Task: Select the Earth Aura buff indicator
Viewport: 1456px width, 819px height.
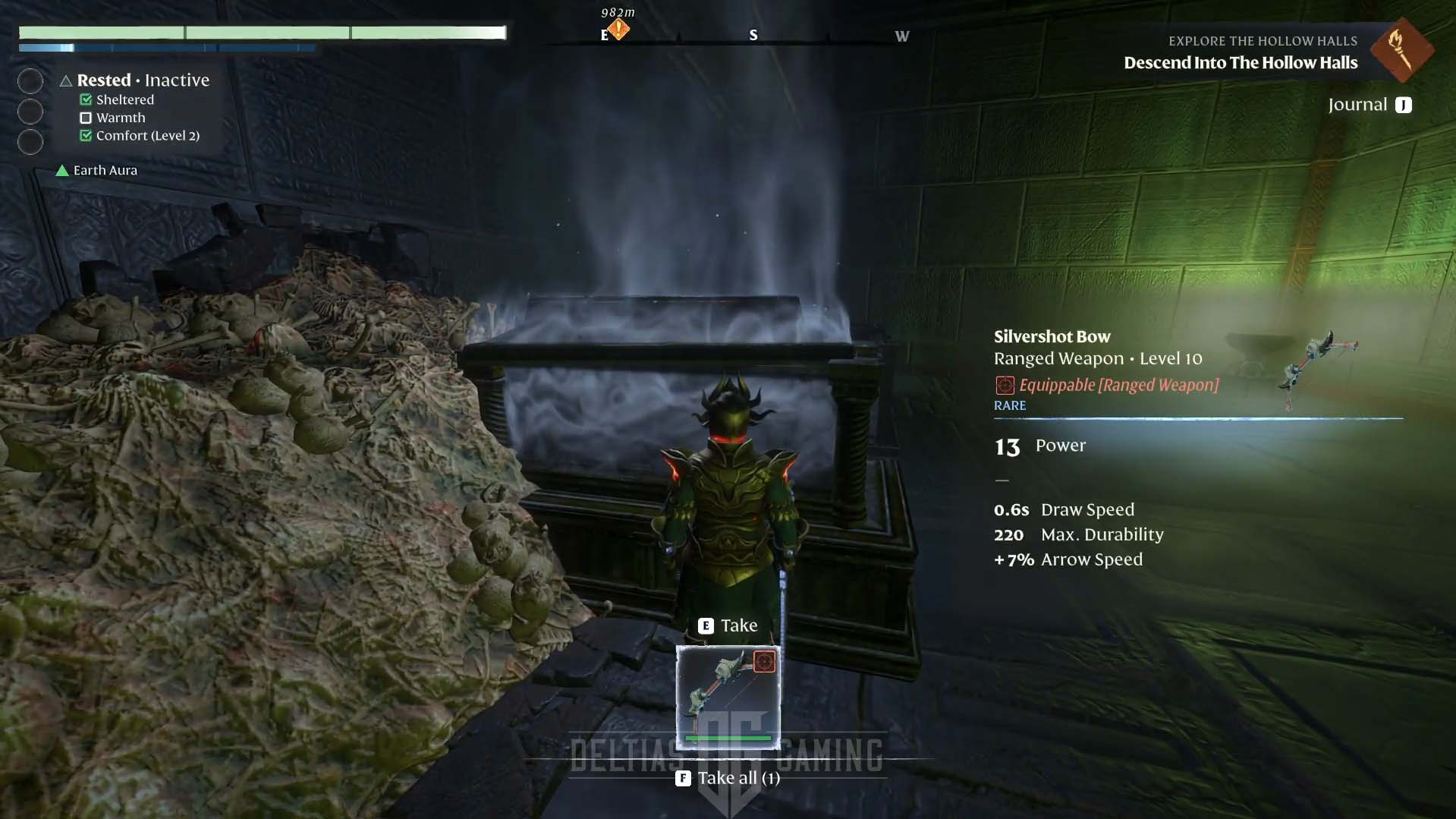Action: coord(97,171)
